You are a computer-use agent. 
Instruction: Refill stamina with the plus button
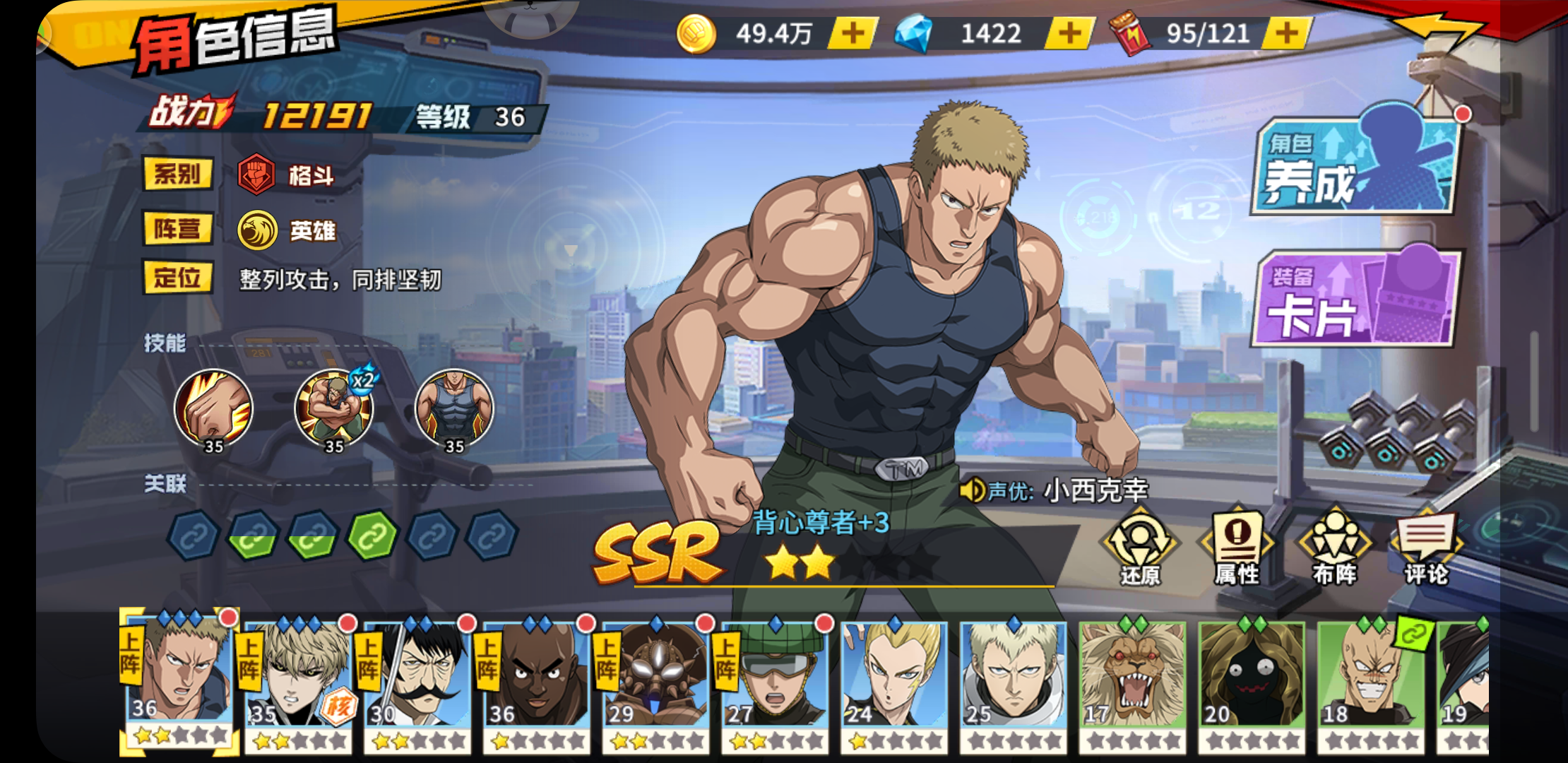1286,33
